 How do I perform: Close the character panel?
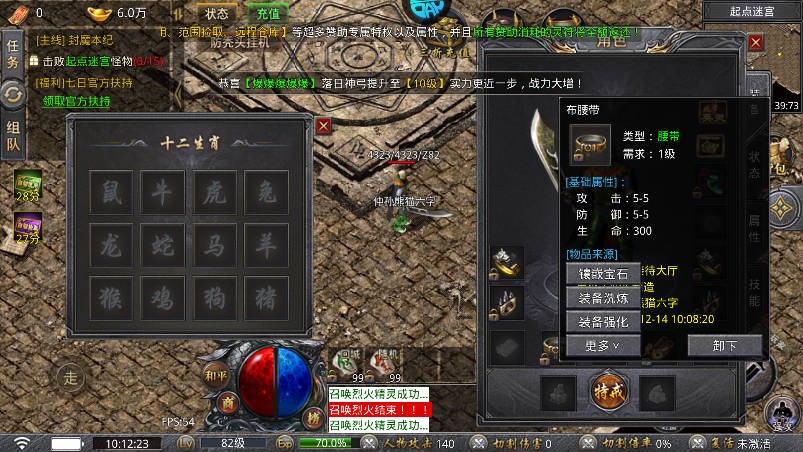point(756,43)
